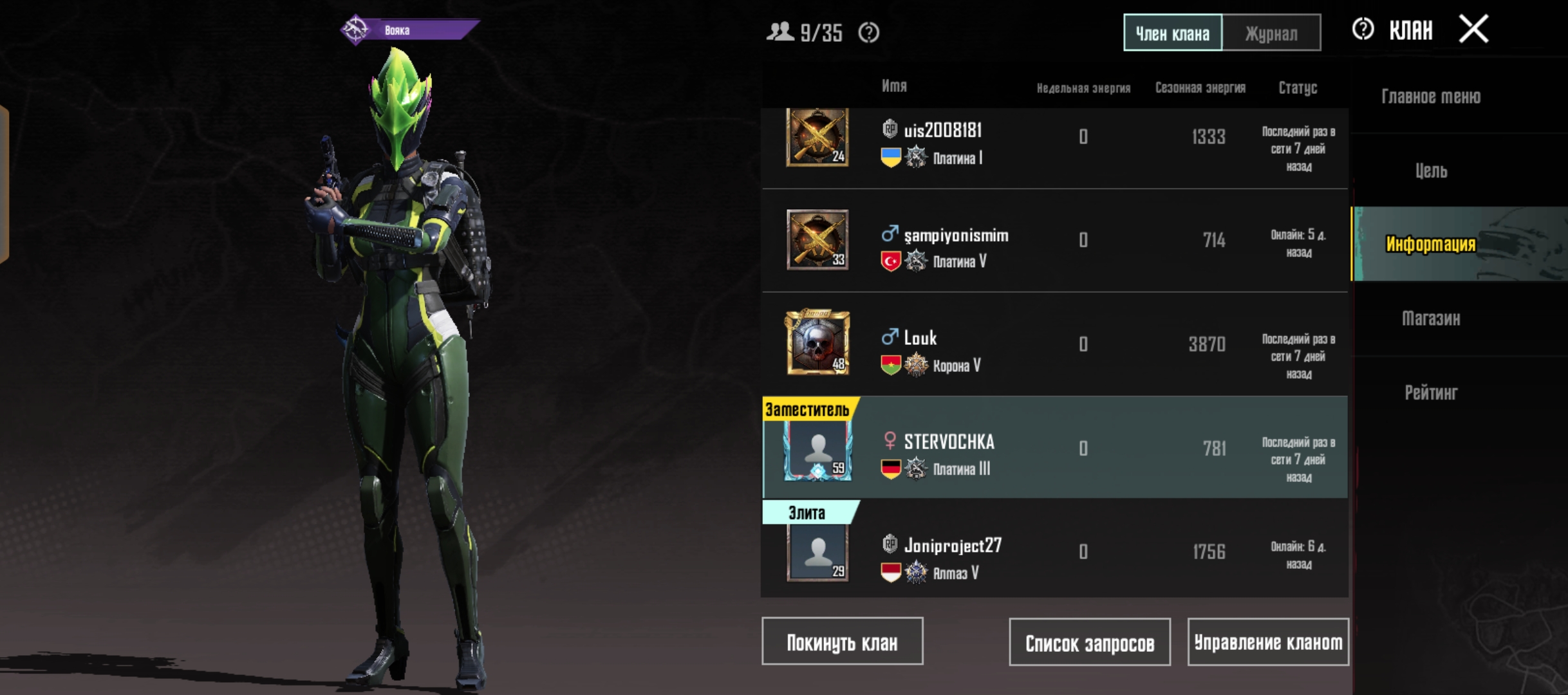The width and height of the screenshot is (1568, 695).
Task: Close the clan screen with the X
Action: (1473, 30)
